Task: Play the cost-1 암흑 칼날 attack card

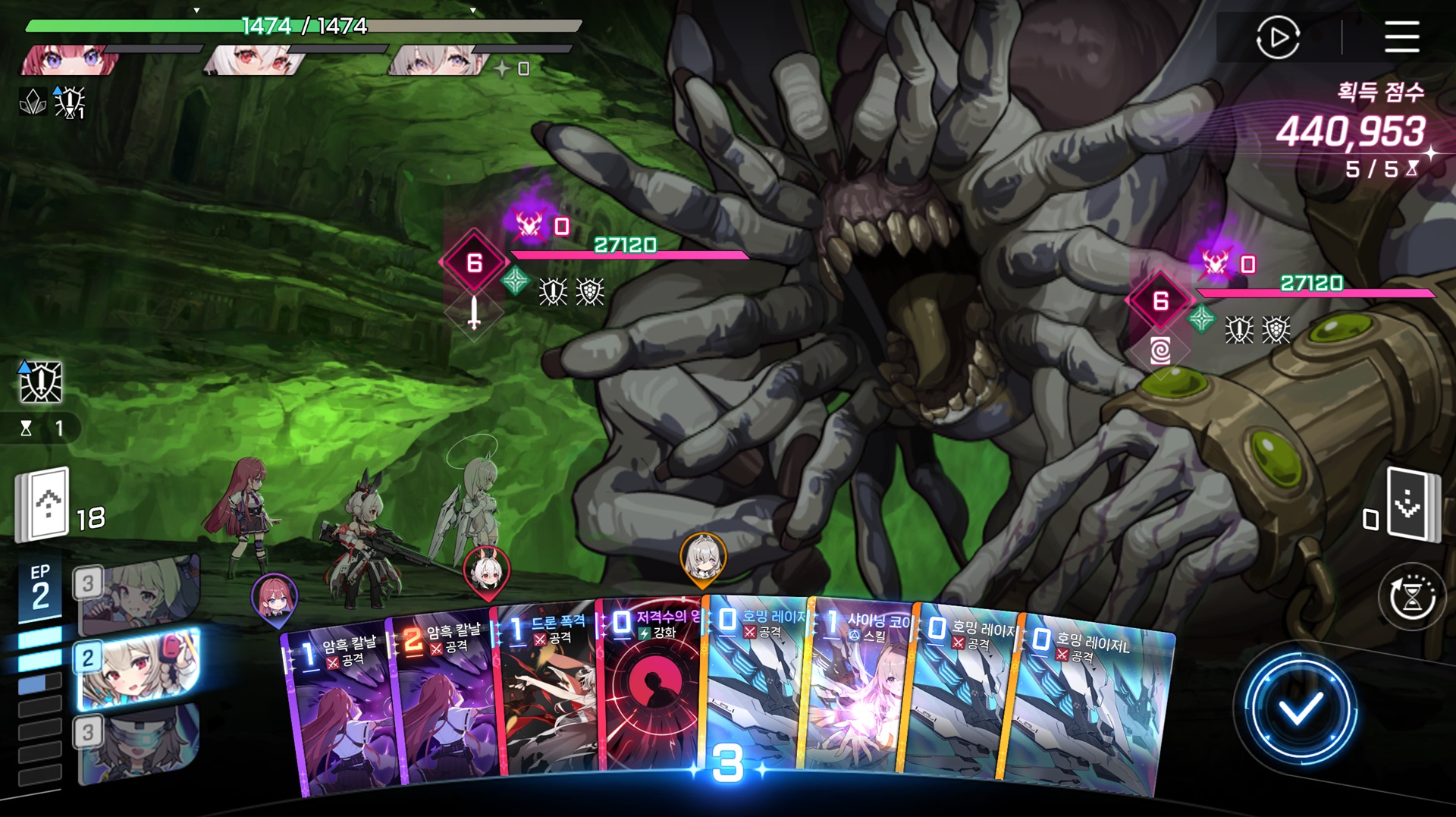Action: pyautogui.click(x=337, y=713)
